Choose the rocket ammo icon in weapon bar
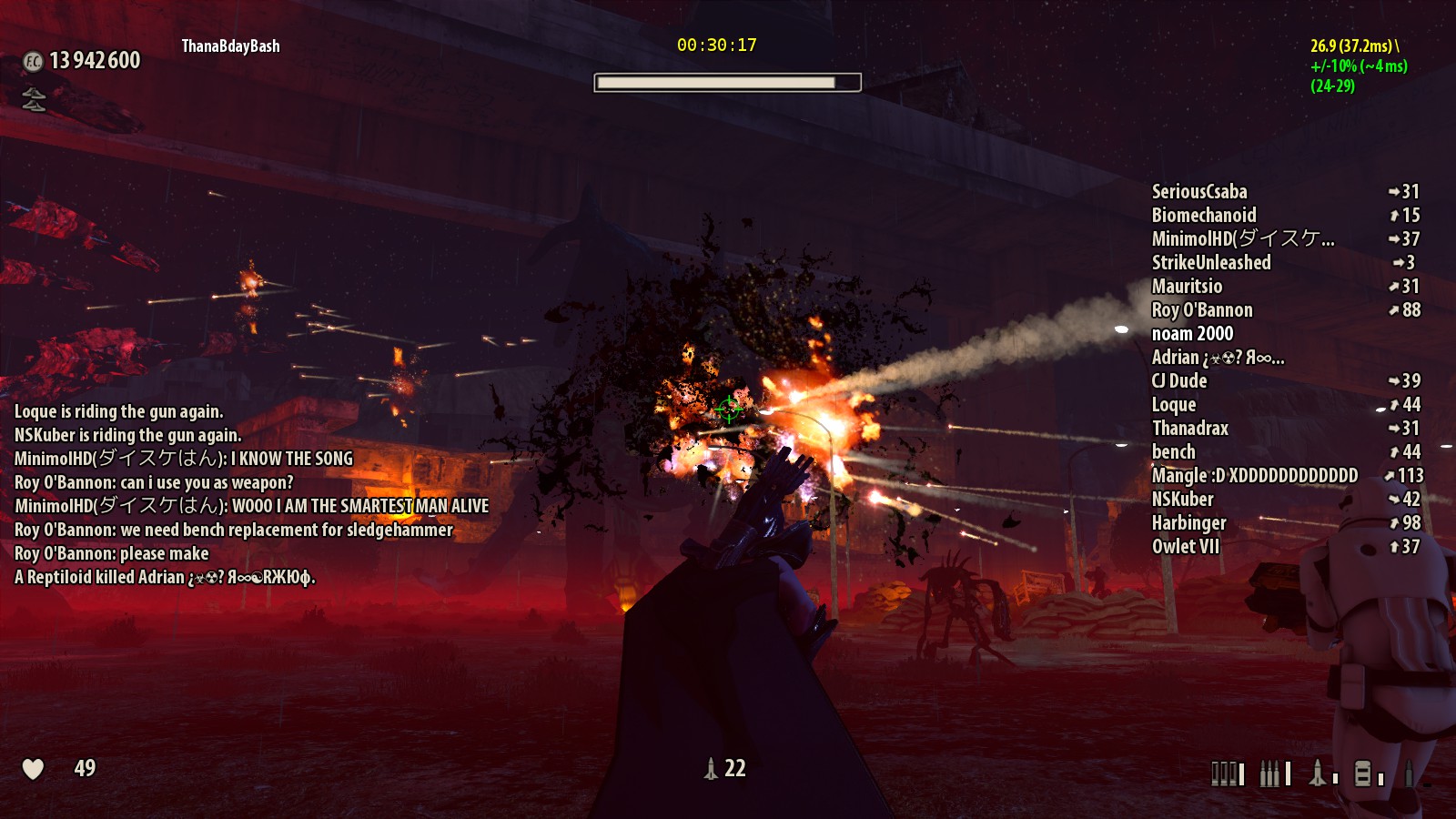This screenshot has height=819, width=1456. coord(1318,773)
